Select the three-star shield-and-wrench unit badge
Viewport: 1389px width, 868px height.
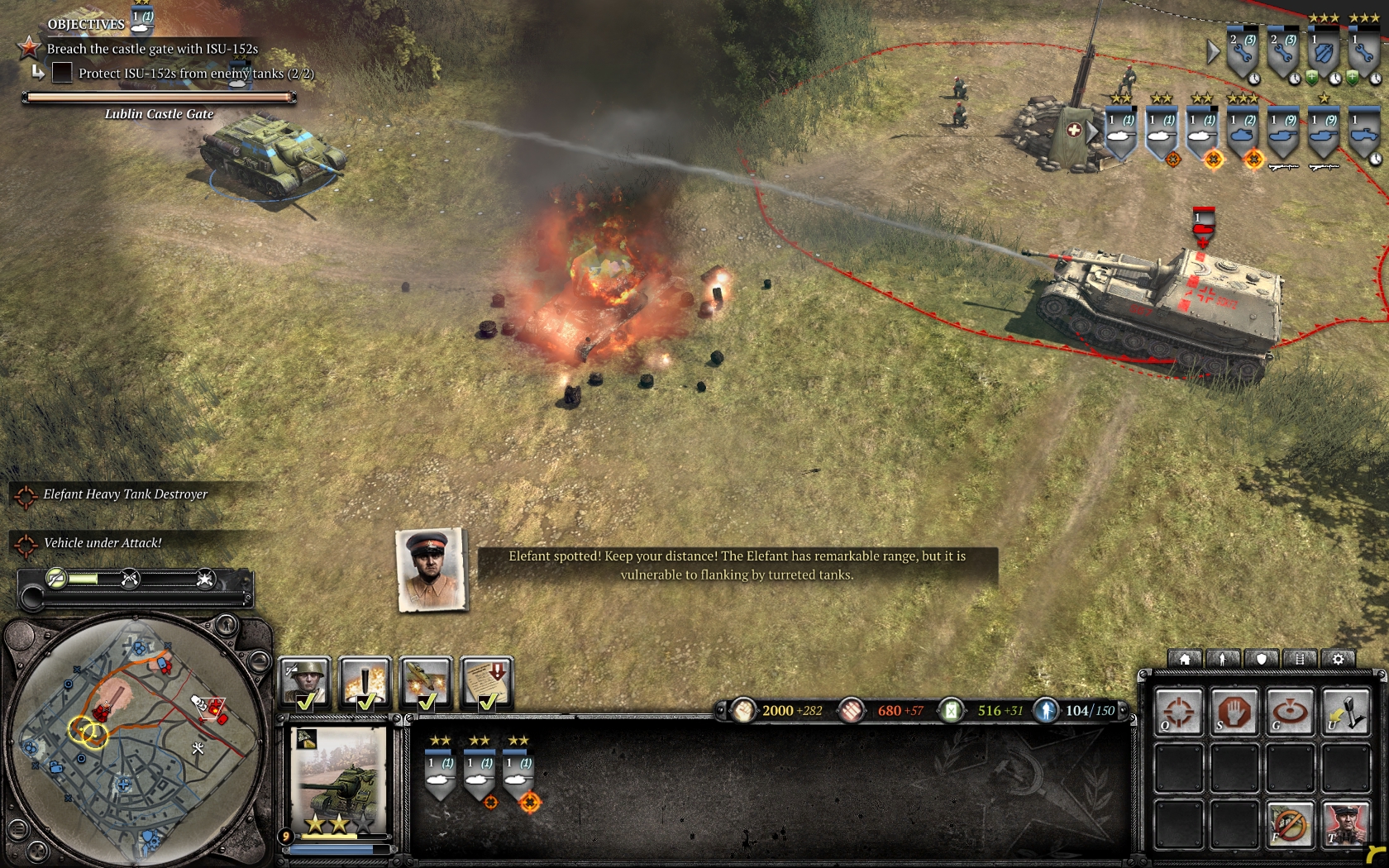pyautogui.click(x=1323, y=53)
